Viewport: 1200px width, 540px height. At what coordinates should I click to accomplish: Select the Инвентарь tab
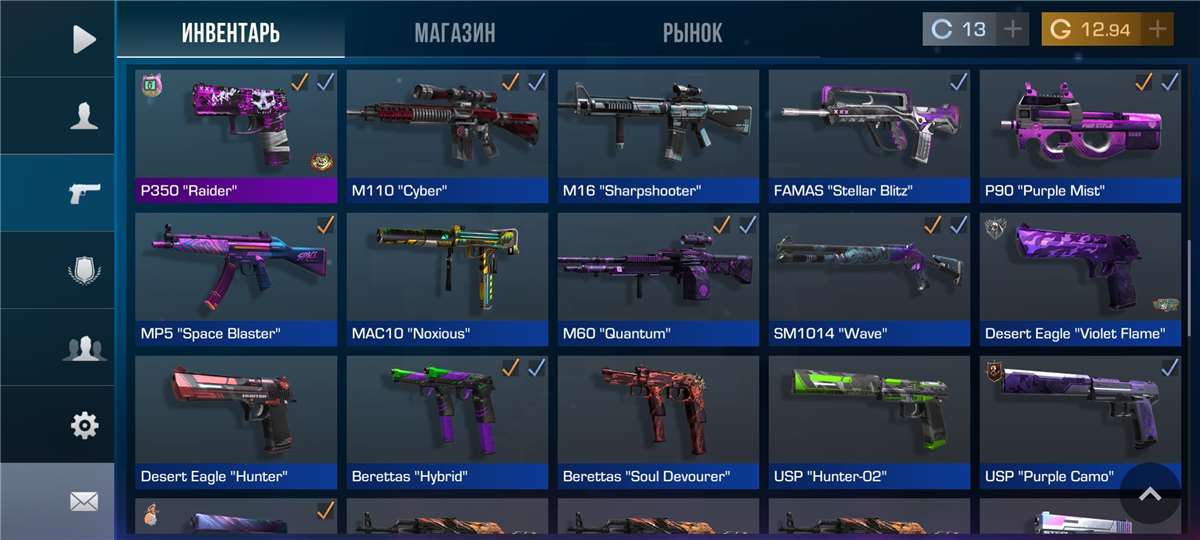click(x=231, y=31)
